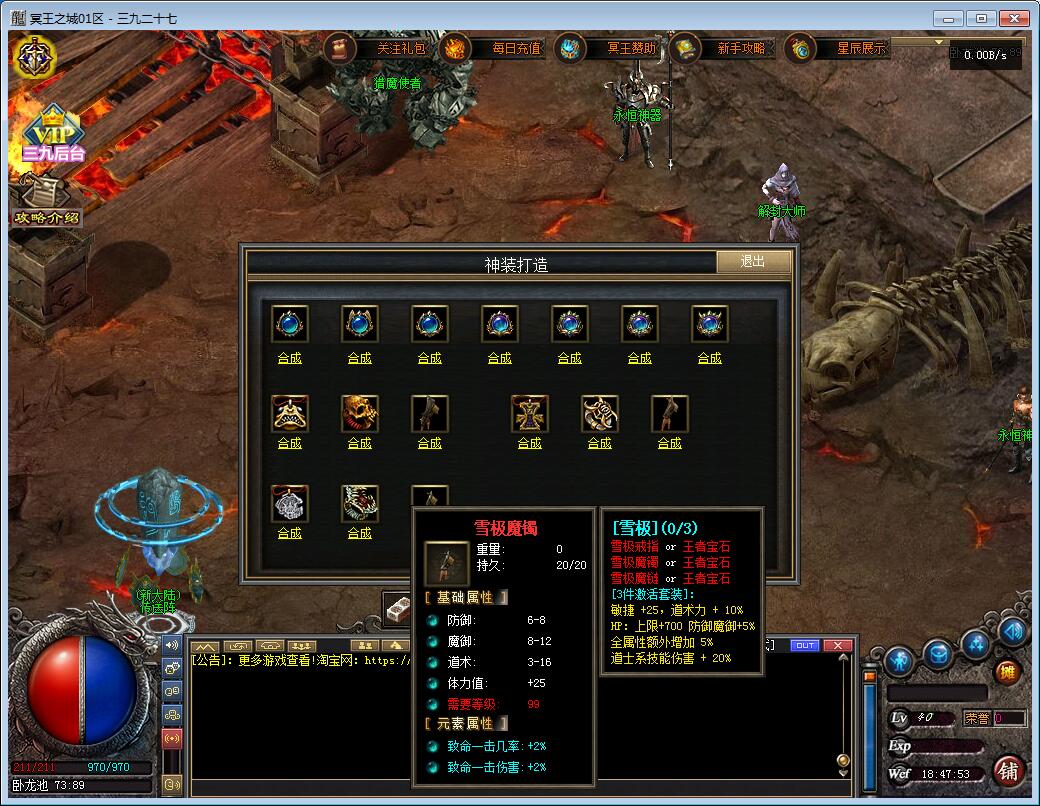Screen dimensions: 1040x806
Task: Open the red 铺 shop button
Action: point(1009,771)
